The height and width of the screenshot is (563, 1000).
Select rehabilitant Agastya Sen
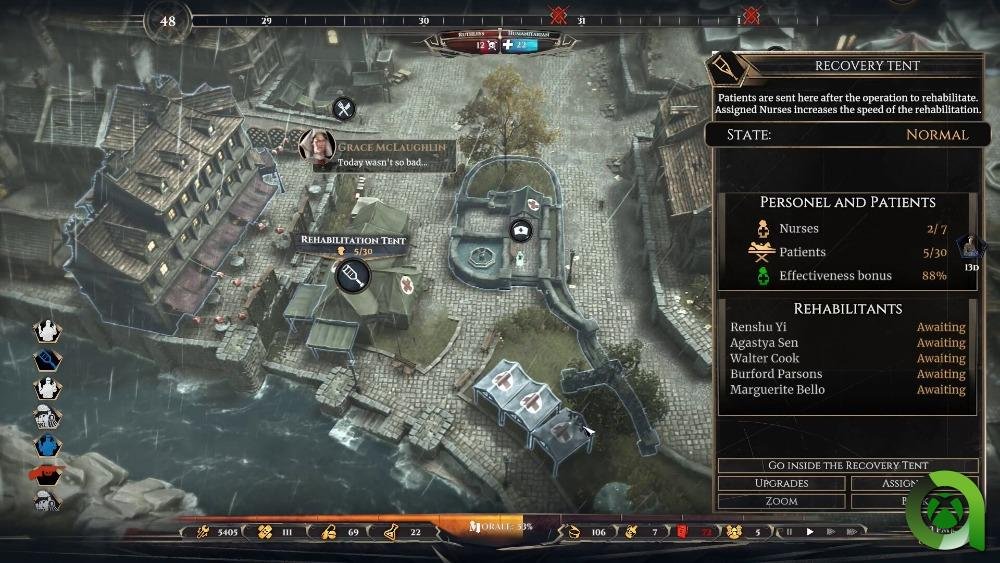(763, 343)
